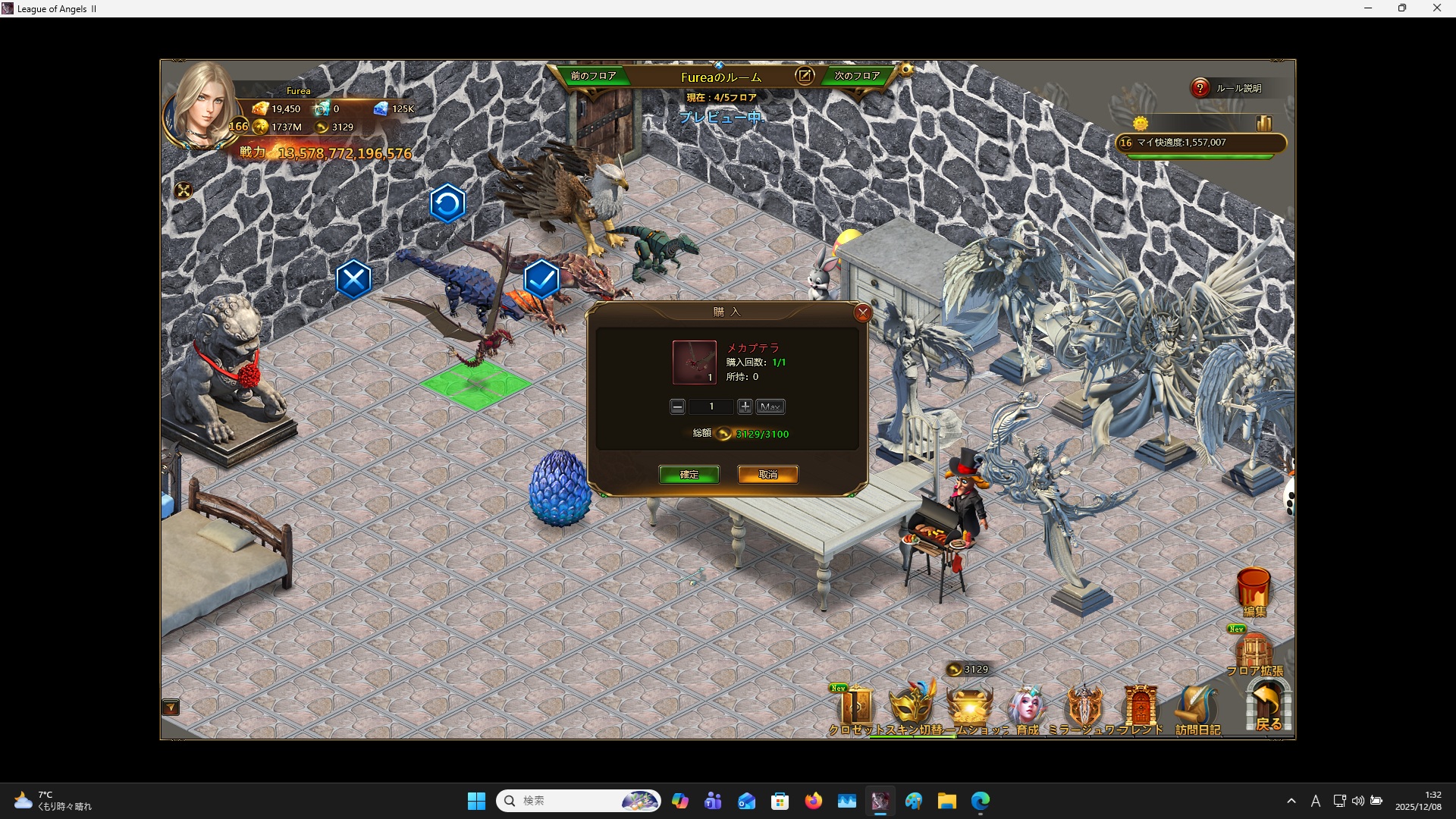Cancel the purchase with the 取消 button
This screenshot has height=819, width=1456.
click(767, 475)
